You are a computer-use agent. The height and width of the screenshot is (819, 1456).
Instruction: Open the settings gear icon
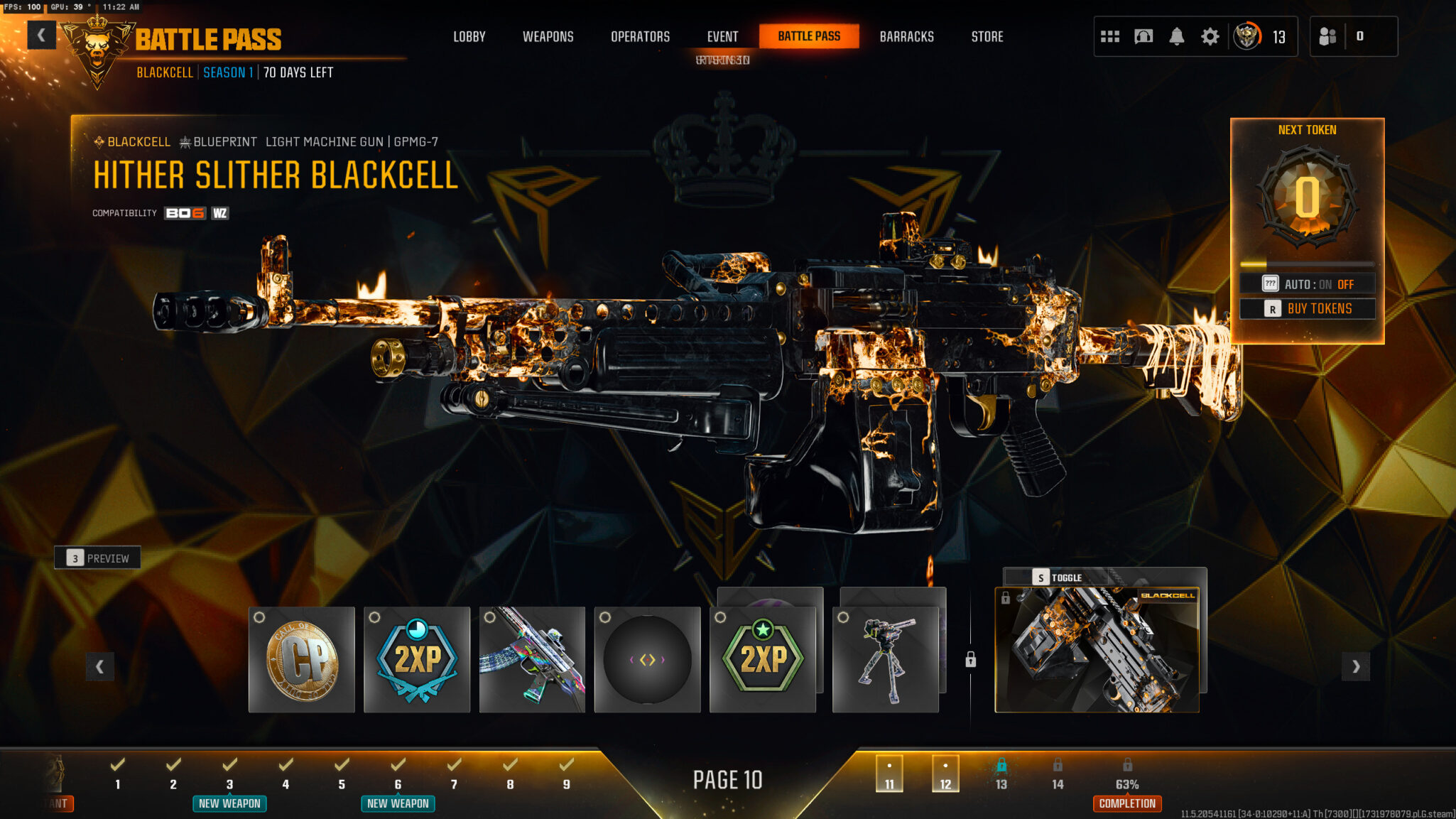click(1210, 36)
